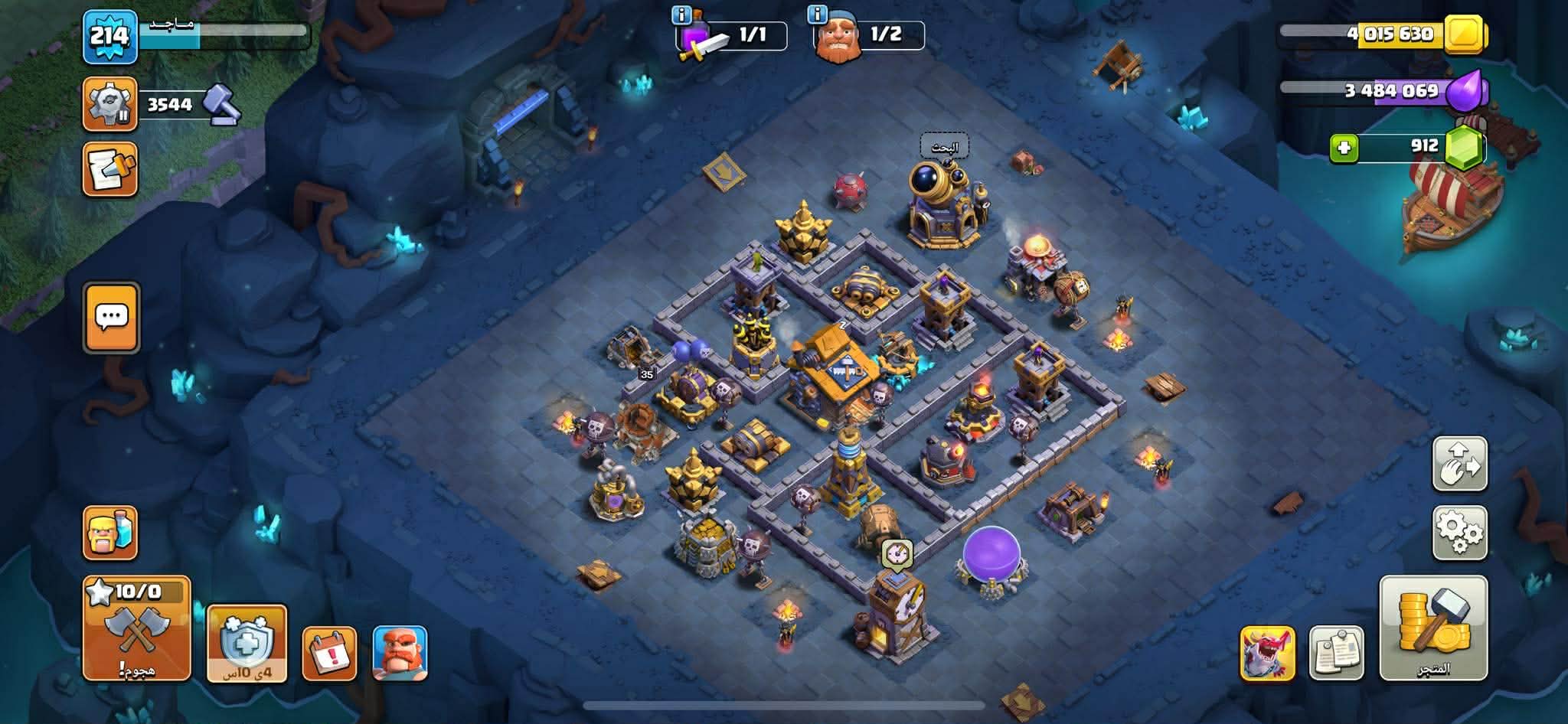Open the red dragon event button
The width and height of the screenshot is (1568, 724).
[1267, 653]
